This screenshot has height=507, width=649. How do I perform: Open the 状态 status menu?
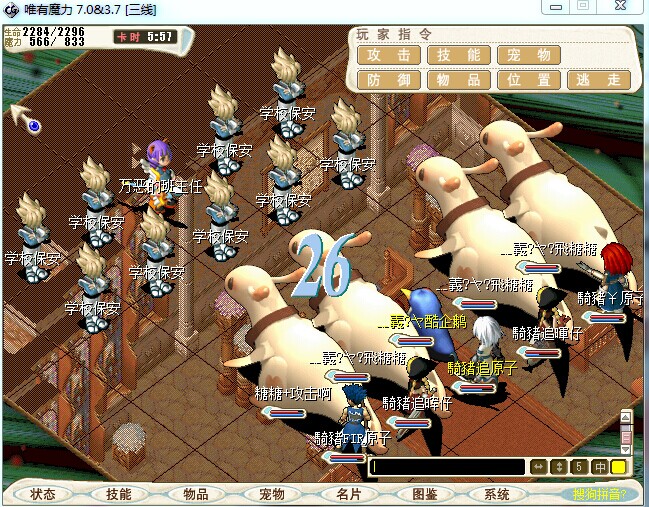(x=43, y=494)
